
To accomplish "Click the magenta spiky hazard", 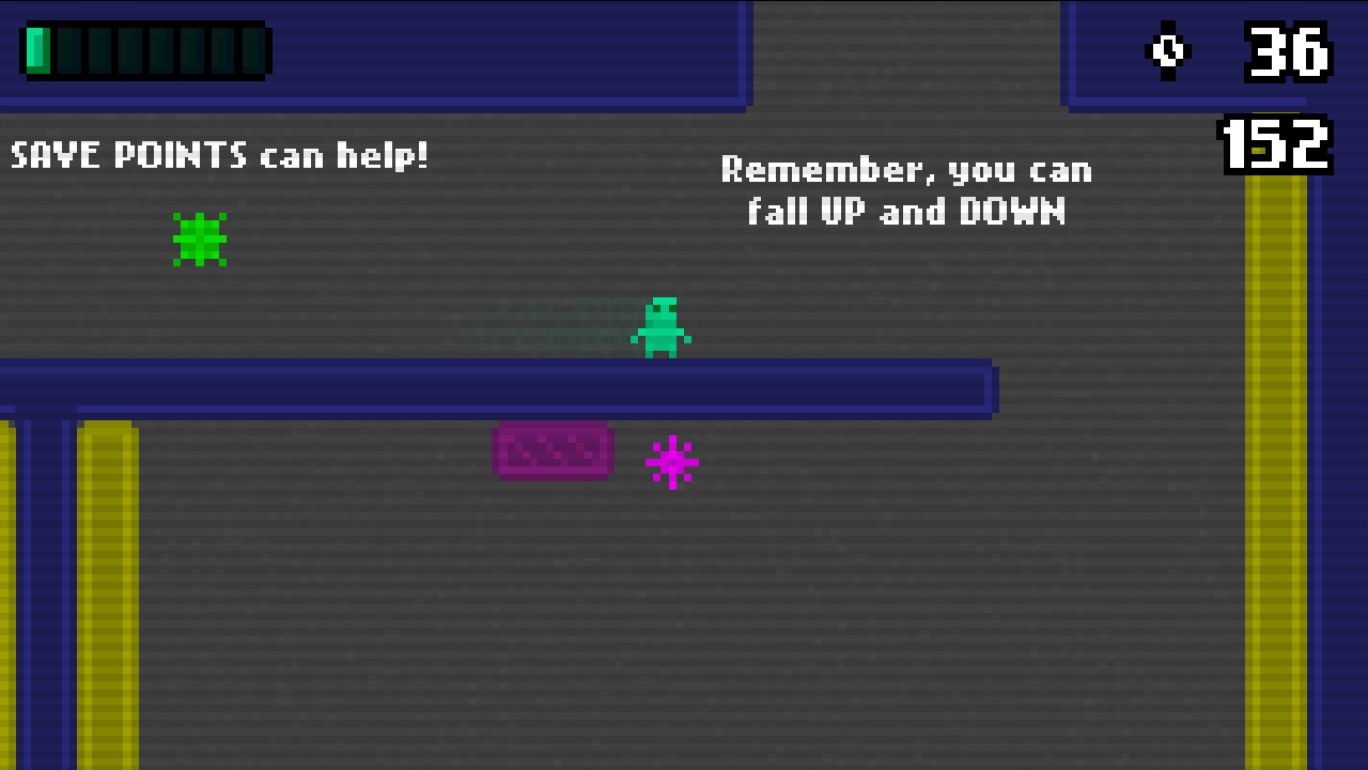I will [x=672, y=460].
